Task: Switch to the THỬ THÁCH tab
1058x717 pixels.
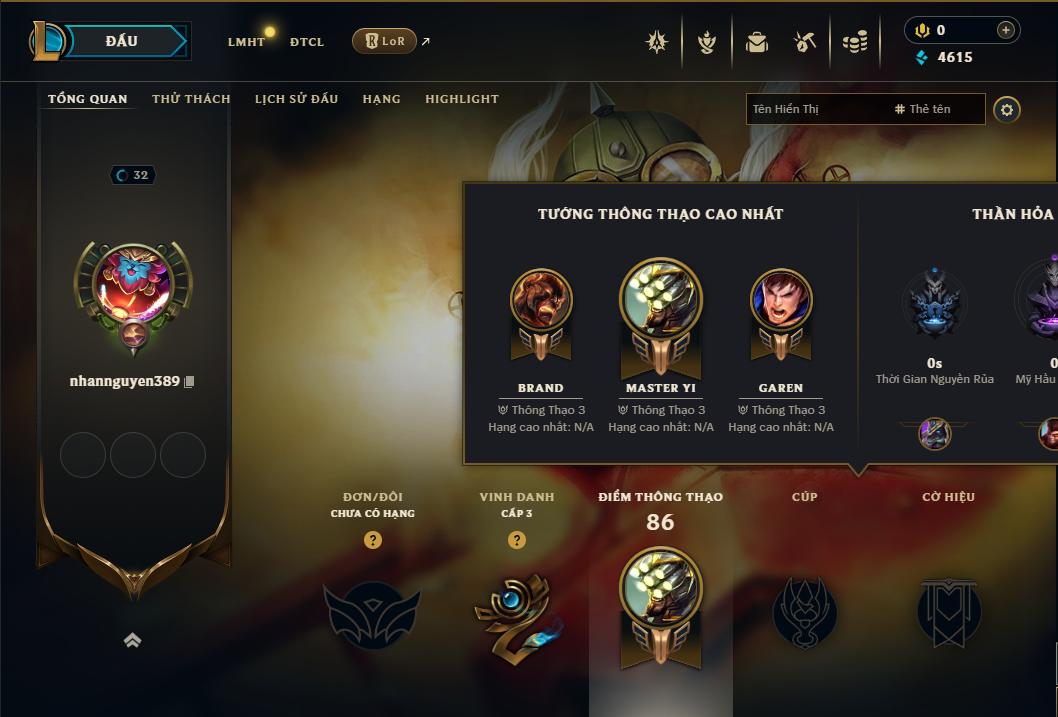Action: coord(191,99)
